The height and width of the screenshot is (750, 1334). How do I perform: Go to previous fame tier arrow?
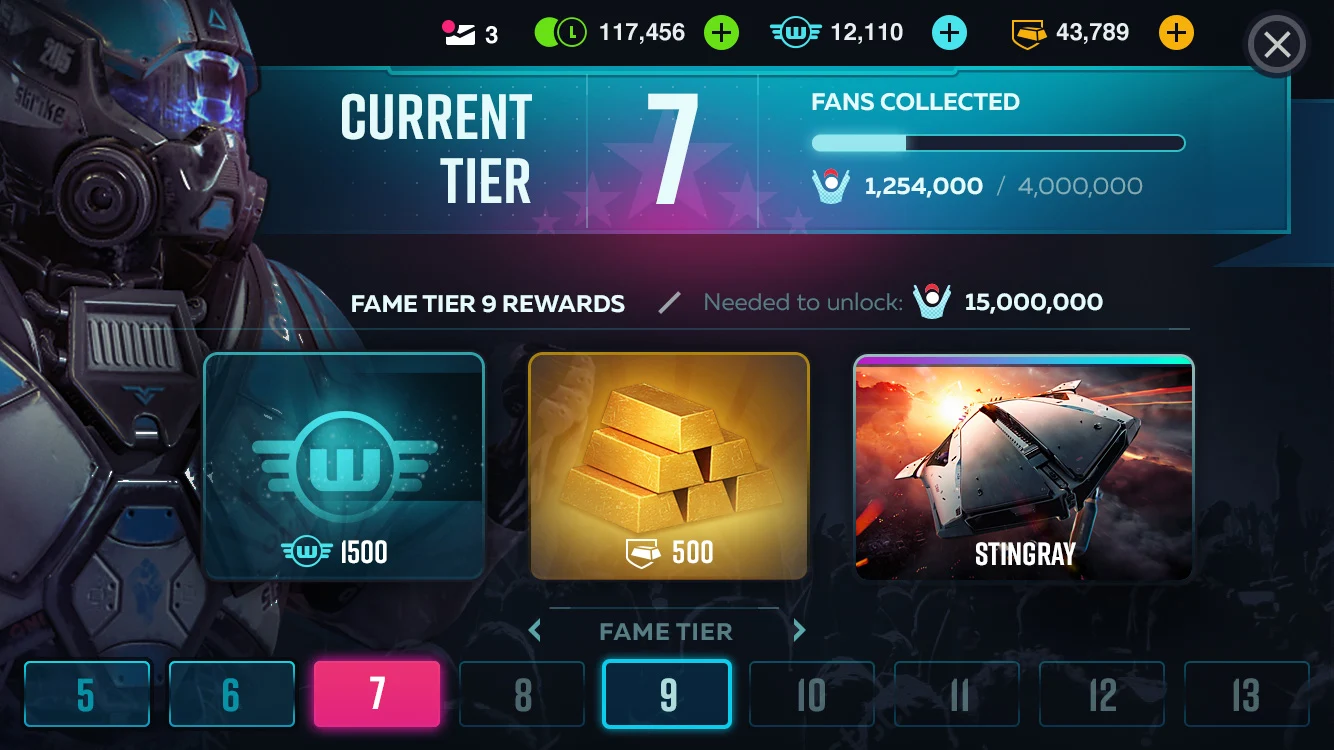535,631
